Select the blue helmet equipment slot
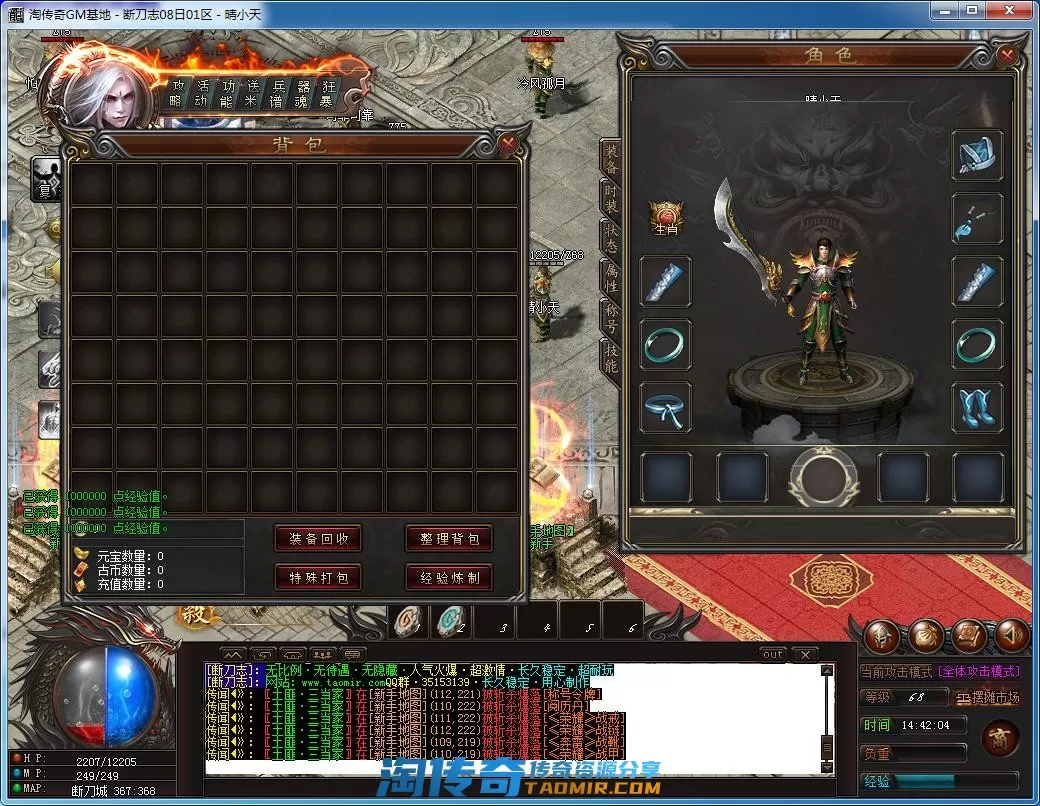 (x=976, y=155)
